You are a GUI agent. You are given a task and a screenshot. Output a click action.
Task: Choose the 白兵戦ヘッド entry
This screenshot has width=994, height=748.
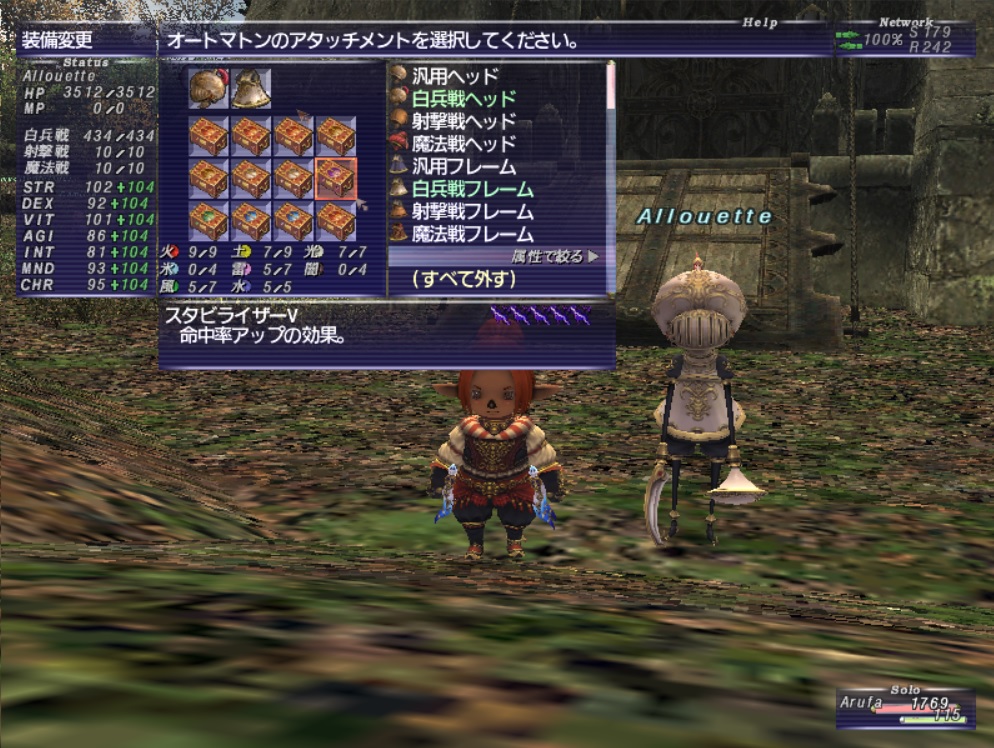click(463, 98)
